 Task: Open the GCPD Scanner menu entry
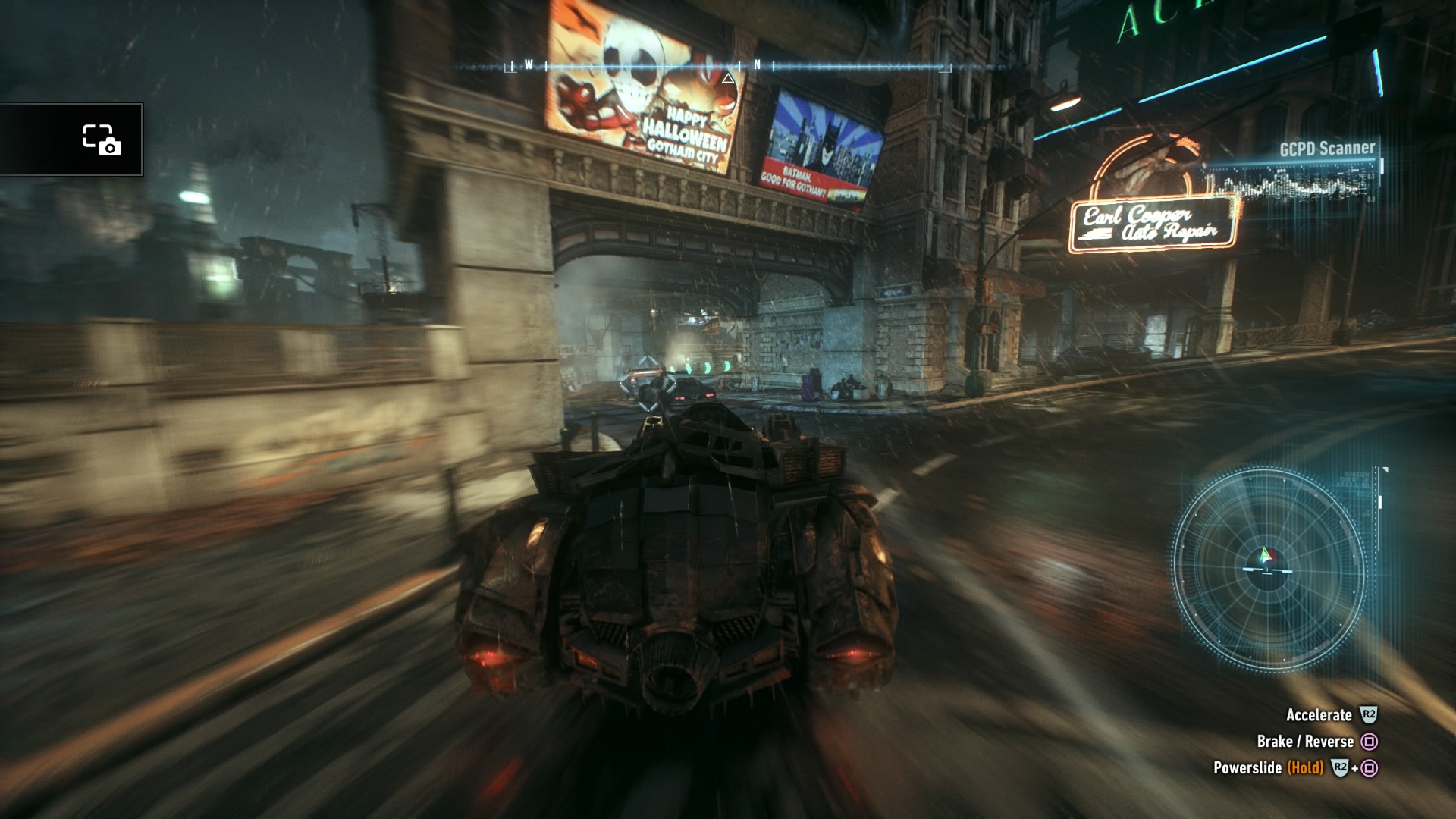[1327, 149]
